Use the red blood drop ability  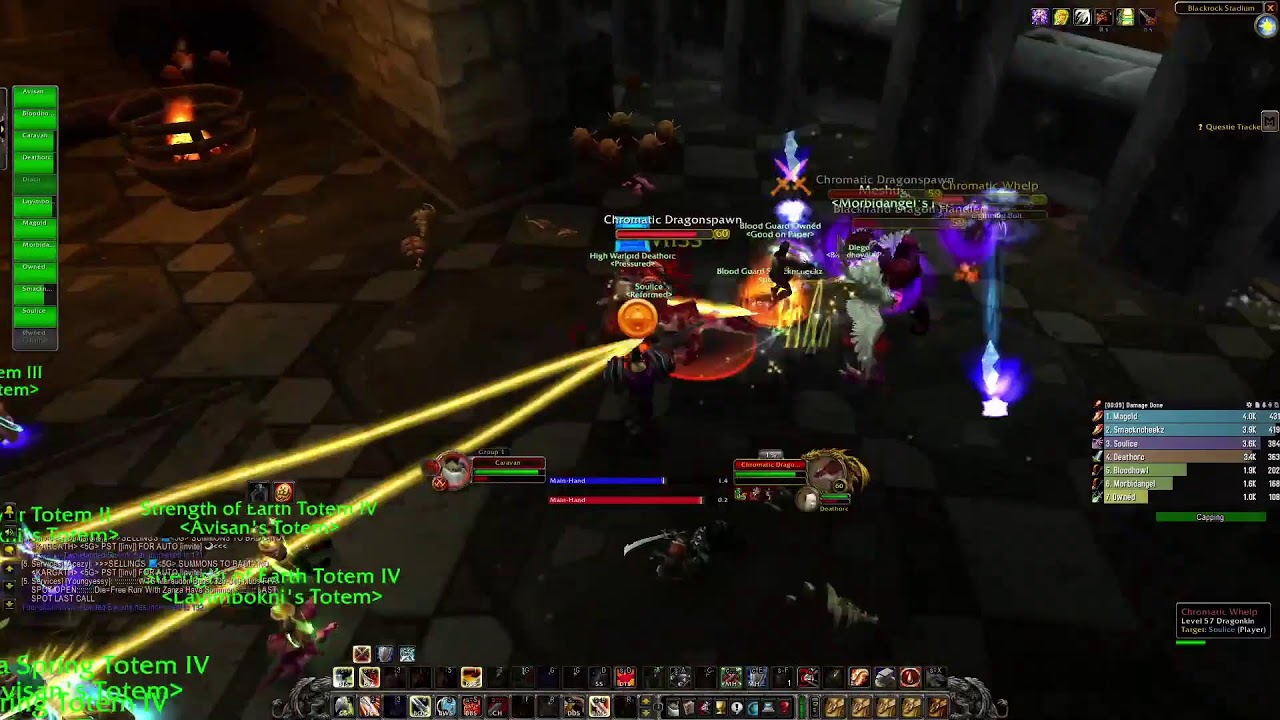909,678
